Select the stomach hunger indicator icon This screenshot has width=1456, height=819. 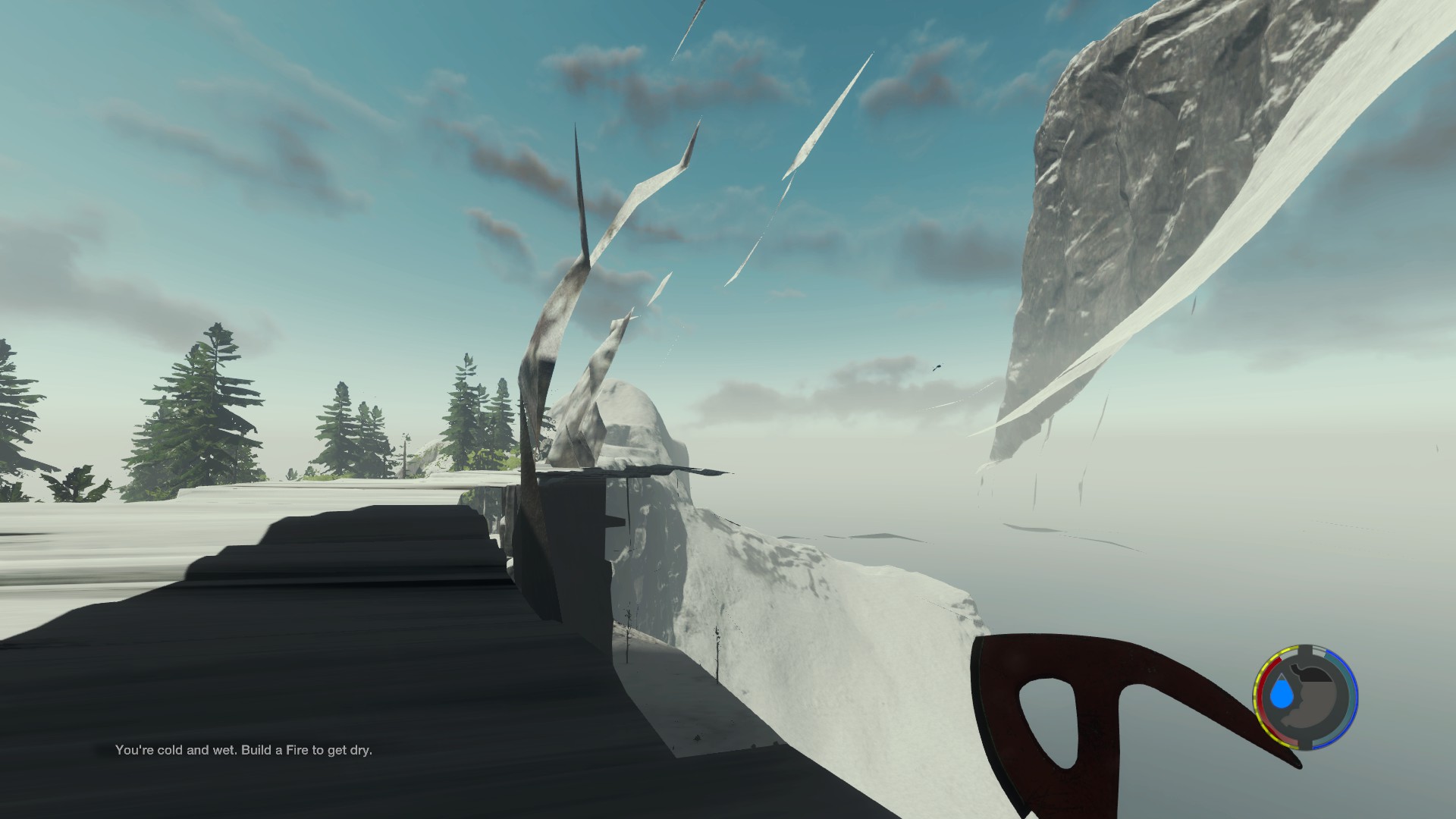tap(1315, 696)
